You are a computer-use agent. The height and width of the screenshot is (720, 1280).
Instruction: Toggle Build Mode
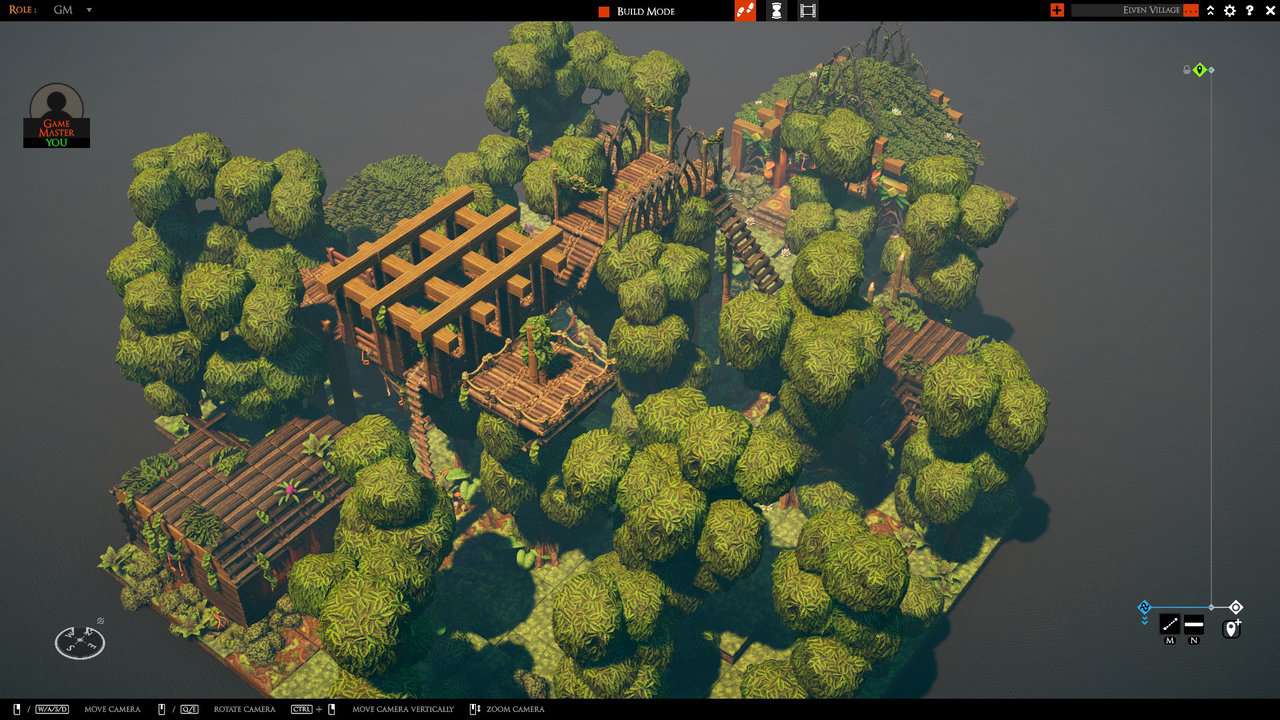click(604, 11)
